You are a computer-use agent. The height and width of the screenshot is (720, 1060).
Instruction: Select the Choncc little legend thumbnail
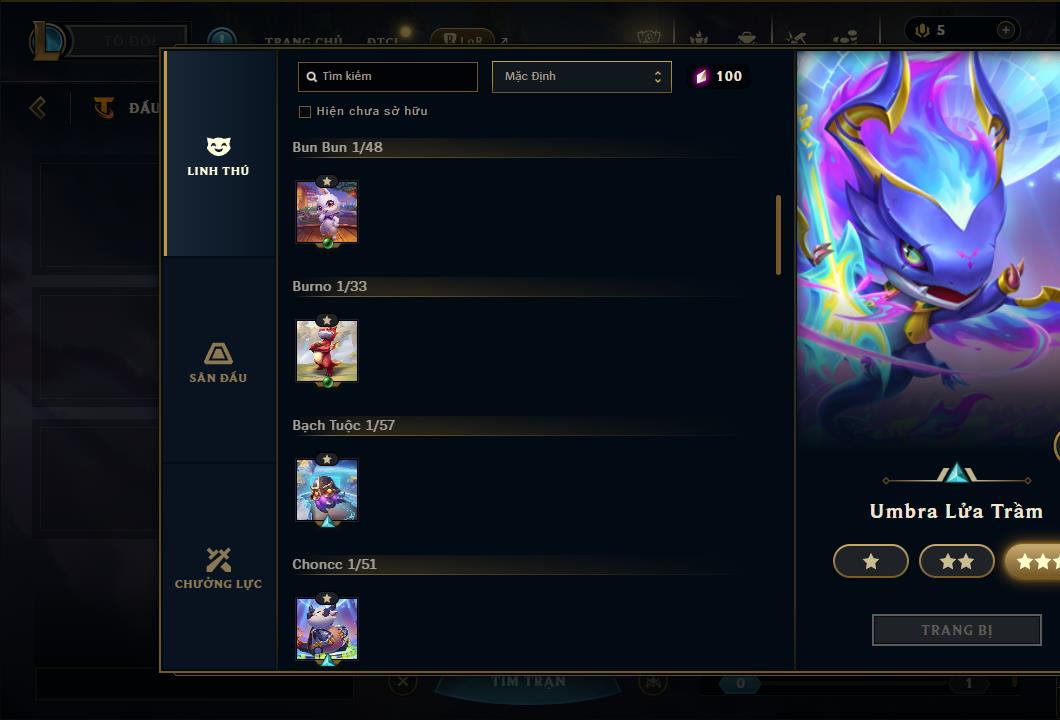(327, 629)
